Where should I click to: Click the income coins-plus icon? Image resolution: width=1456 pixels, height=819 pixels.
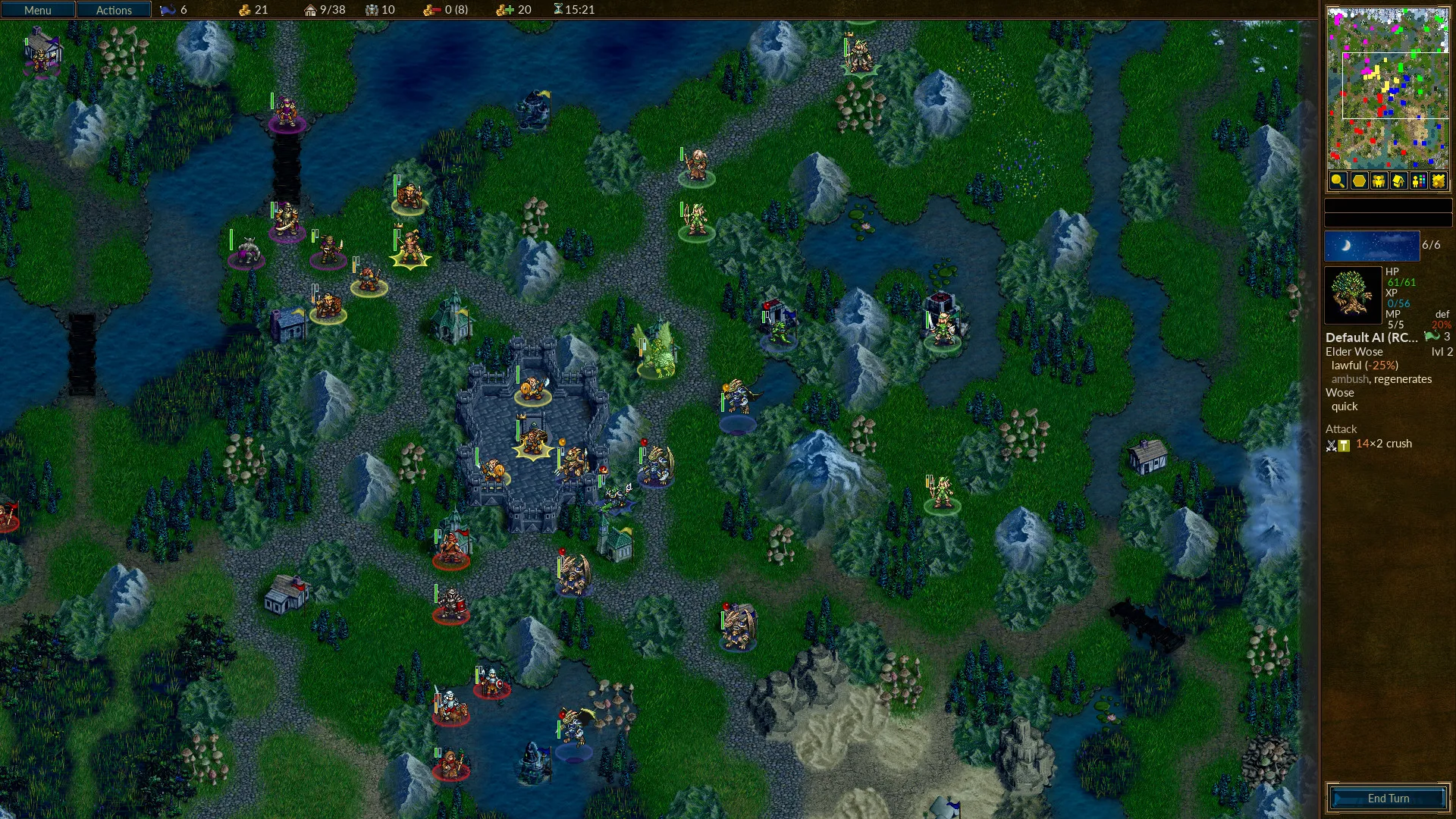pyautogui.click(x=501, y=10)
